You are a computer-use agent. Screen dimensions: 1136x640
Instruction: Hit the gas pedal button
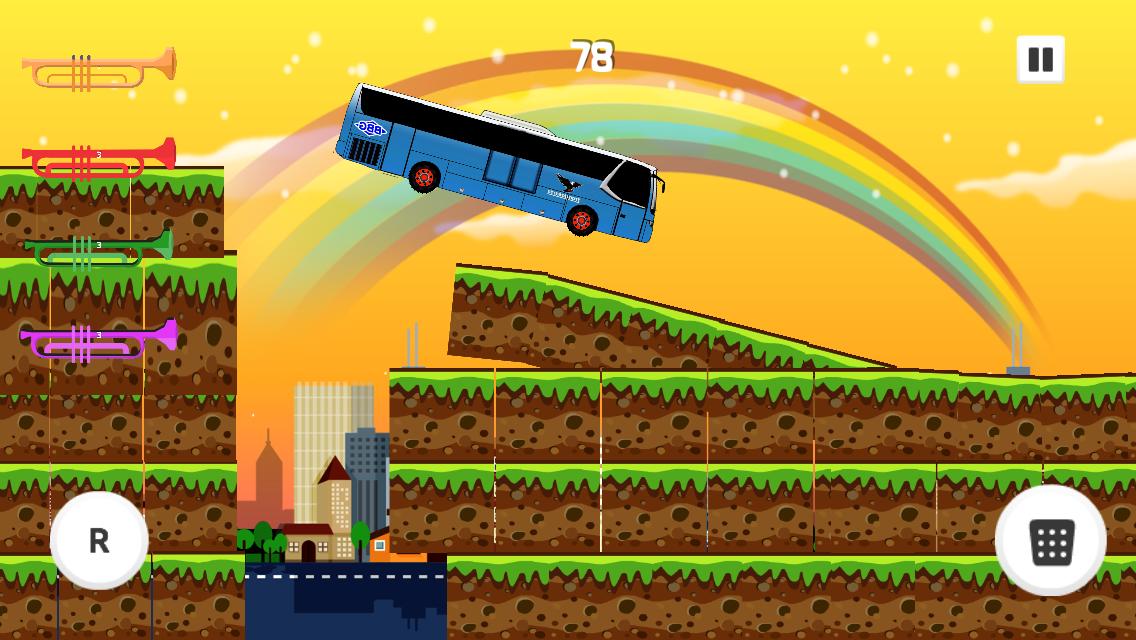pos(1050,541)
